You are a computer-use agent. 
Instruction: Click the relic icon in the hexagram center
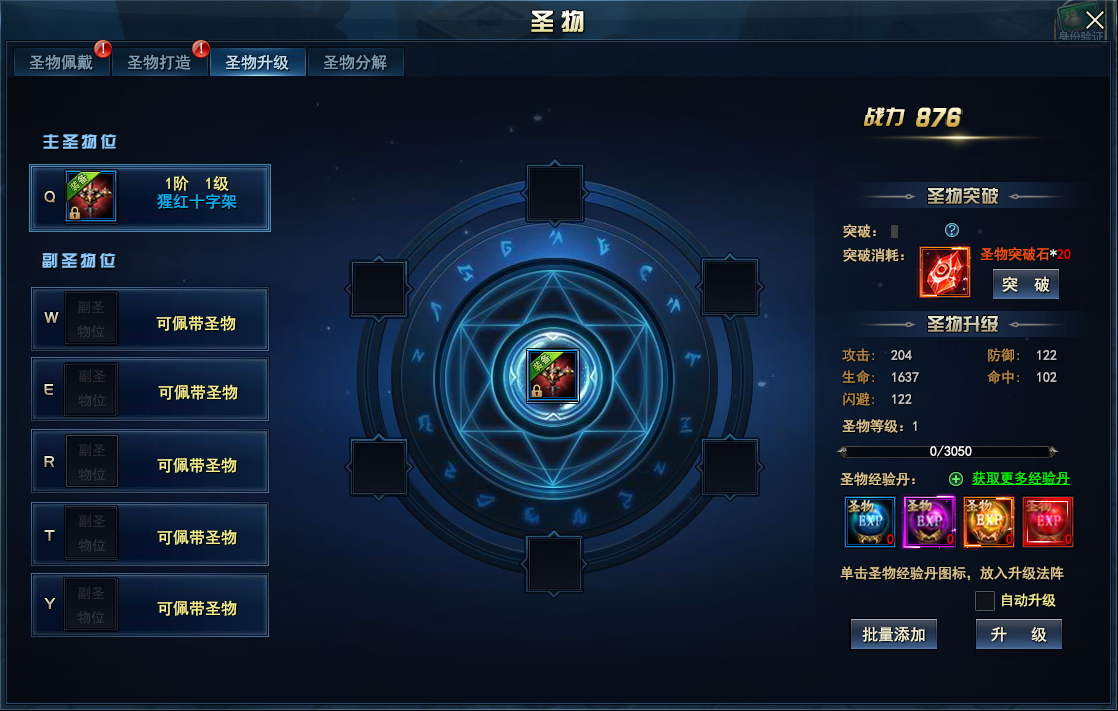554,375
